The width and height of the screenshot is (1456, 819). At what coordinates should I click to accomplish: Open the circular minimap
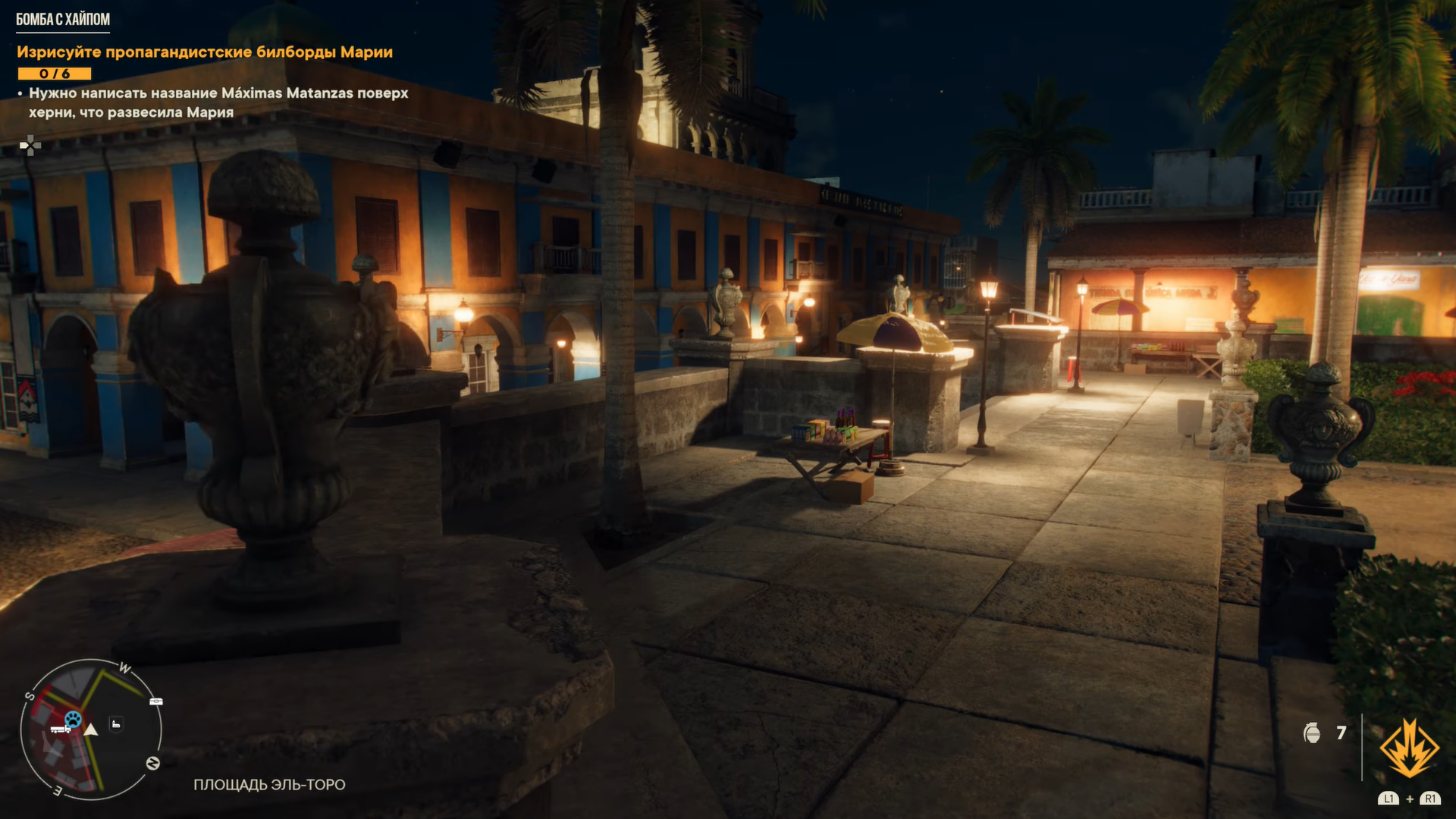91,730
